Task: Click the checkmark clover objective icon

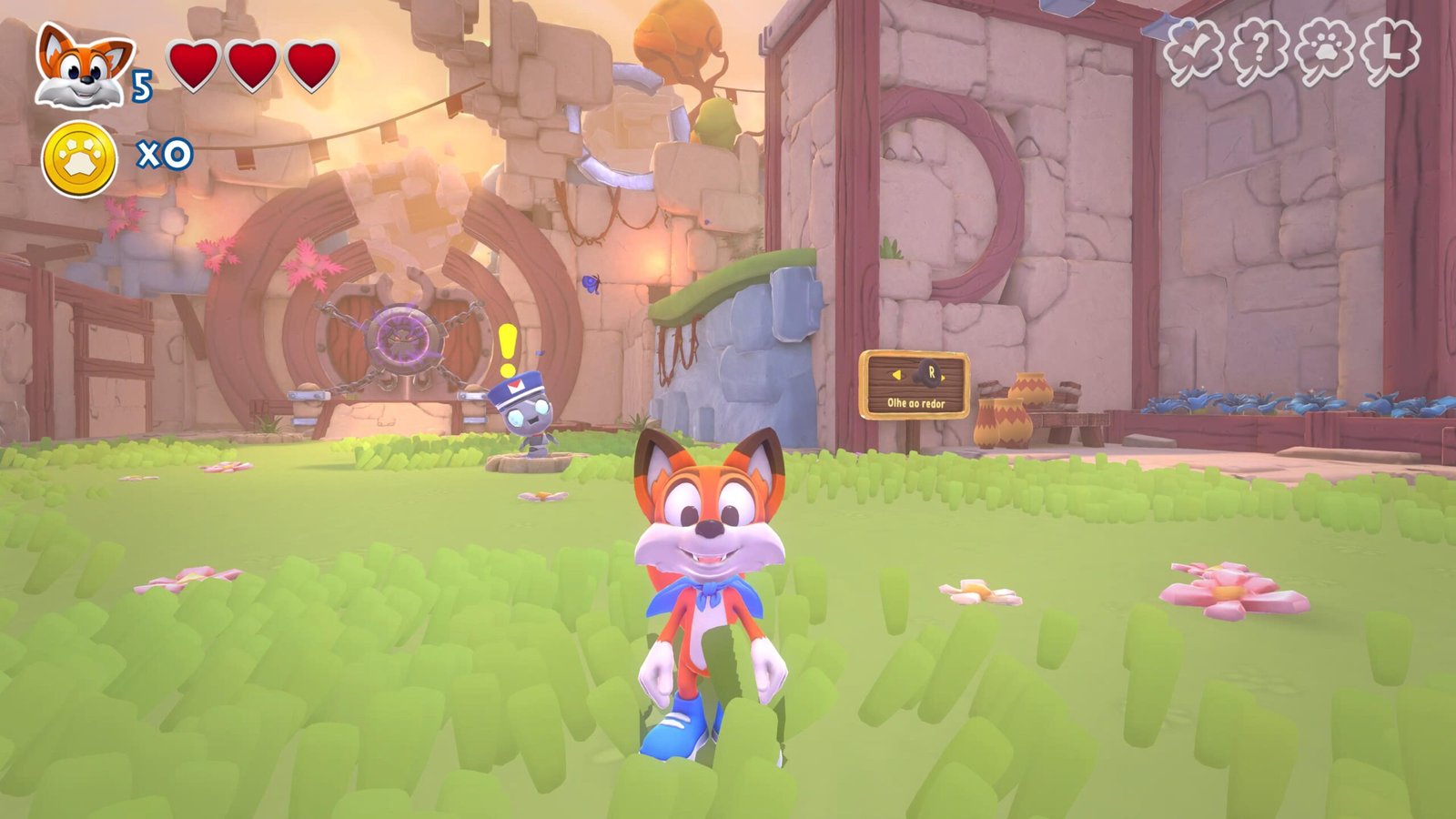Action: pos(1195,53)
